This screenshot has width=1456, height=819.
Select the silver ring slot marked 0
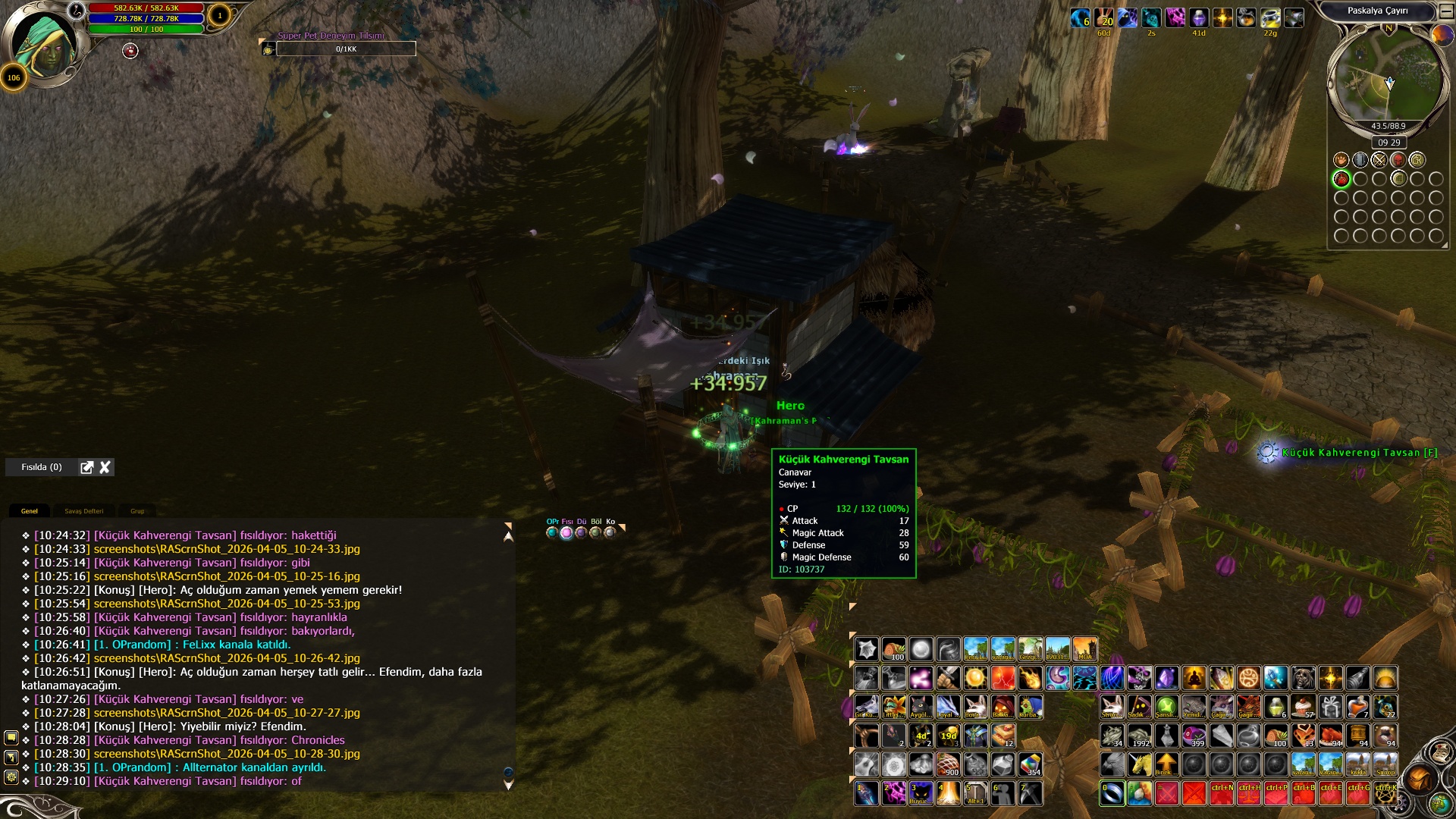point(1112,793)
